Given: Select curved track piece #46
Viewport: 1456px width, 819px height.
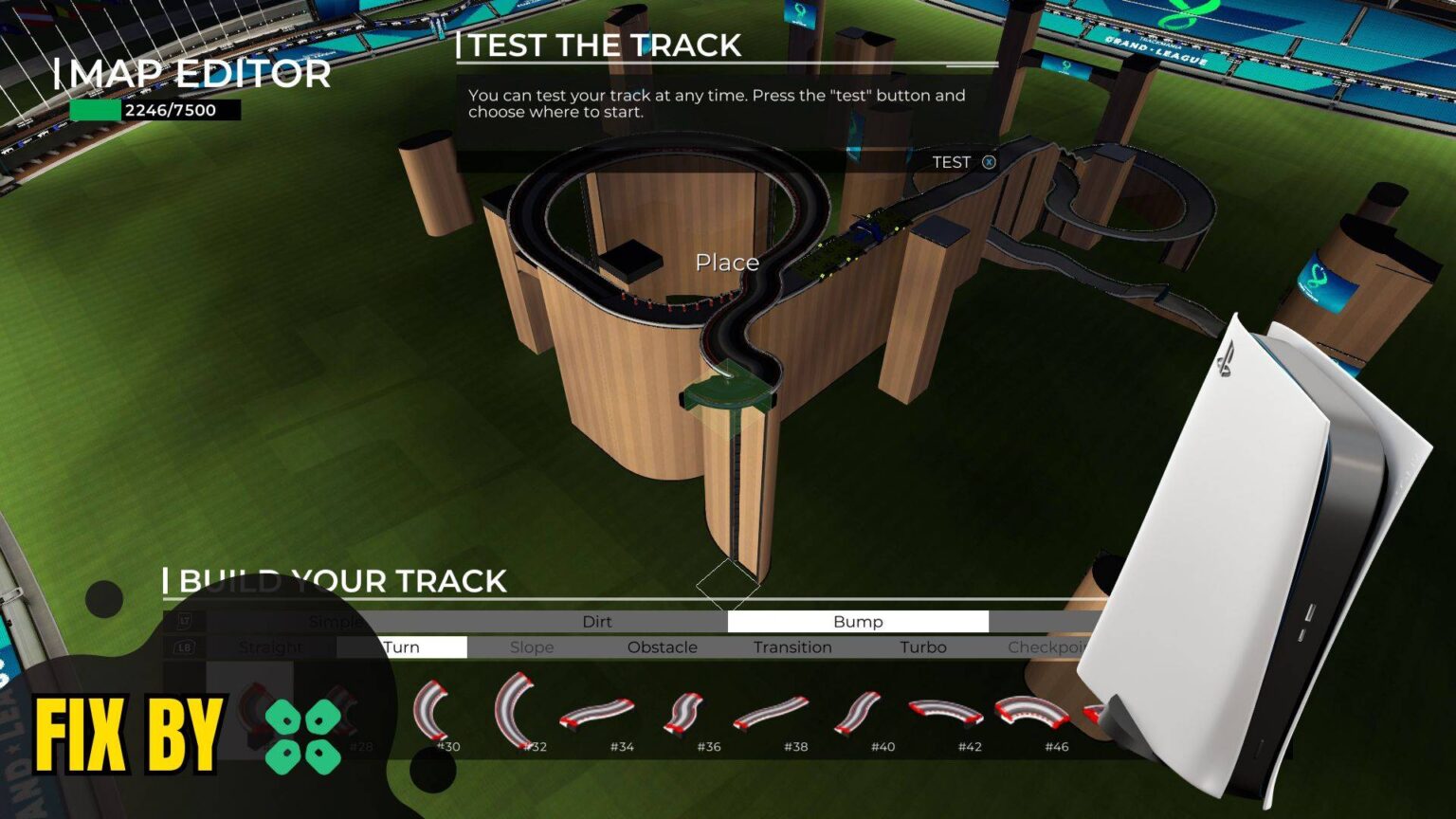Looking at the screenshot, I should pyautogui.click(x=1031, y=713).
